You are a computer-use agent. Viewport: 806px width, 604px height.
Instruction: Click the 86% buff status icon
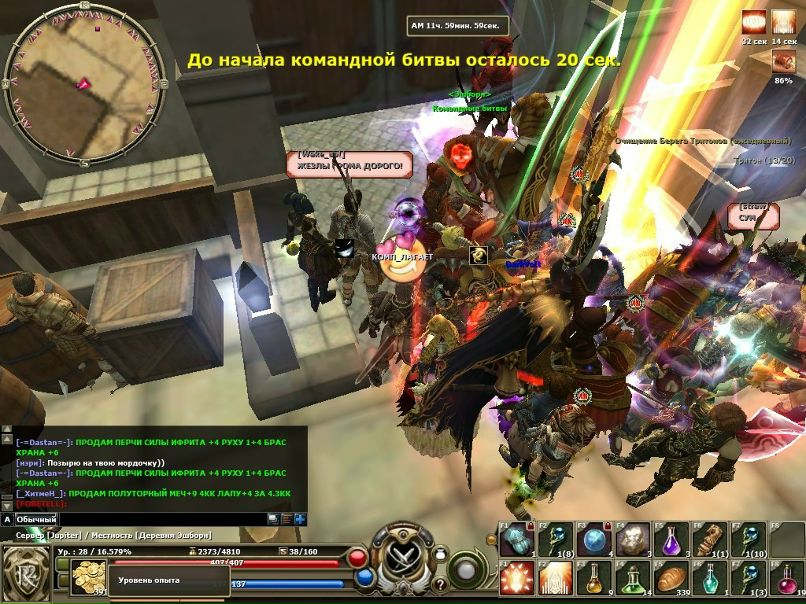[783, 61]
